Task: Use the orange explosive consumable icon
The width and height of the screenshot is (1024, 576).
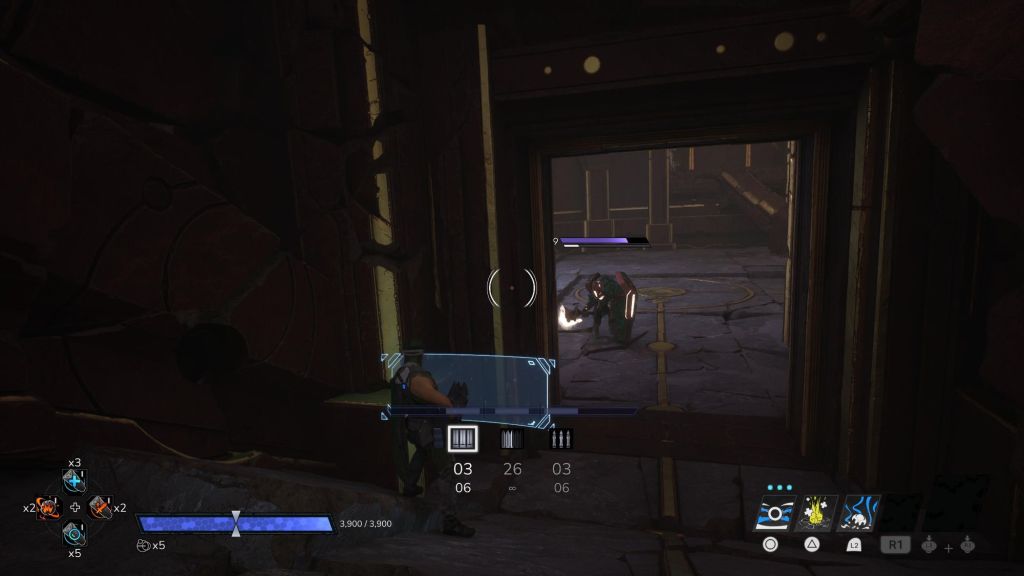Action: [x=48, y=508]
